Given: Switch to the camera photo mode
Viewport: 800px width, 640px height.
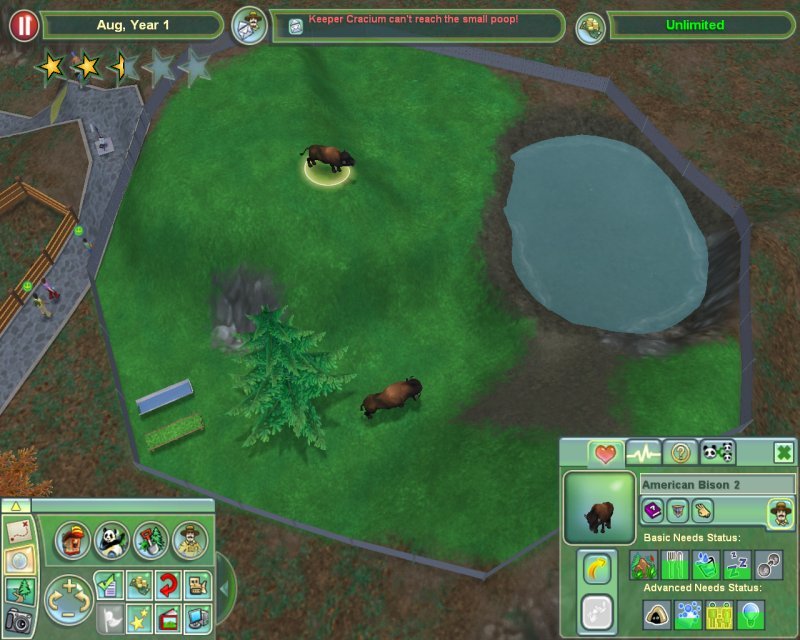Looking at the screenshot, I should pyautogui.click(x=17, y=622).
